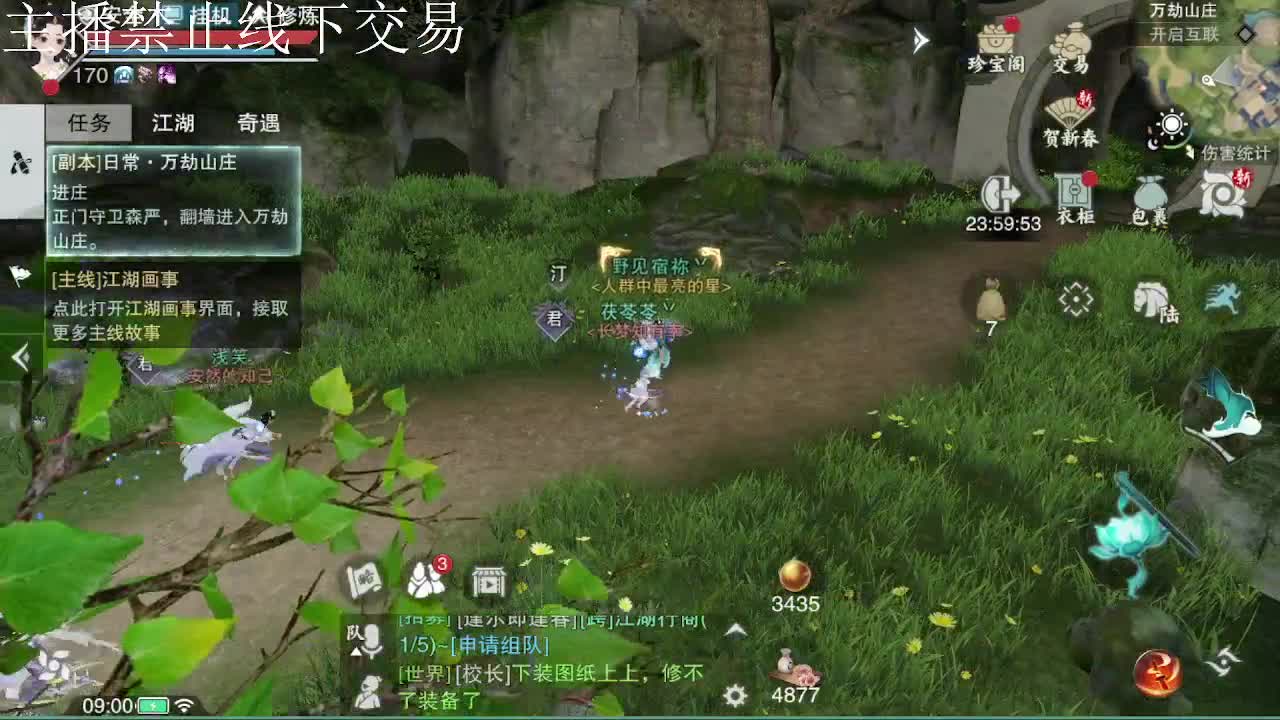Image resolution: width=1280 pixels, height=720 pixels.
Task: Open the 包裹 inventory bag
Action: click(1148, 192)
